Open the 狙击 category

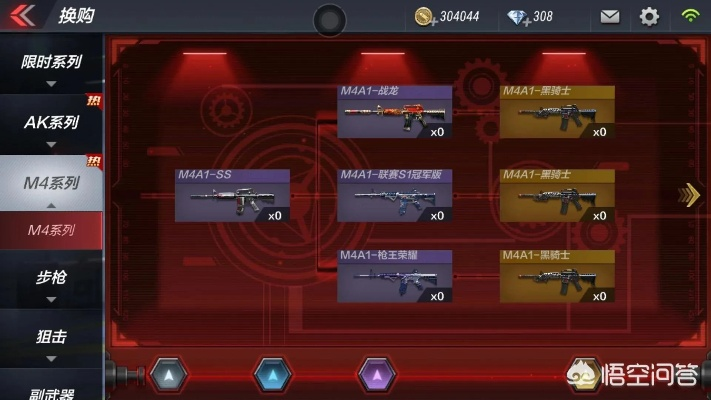[x=51, y=338]
